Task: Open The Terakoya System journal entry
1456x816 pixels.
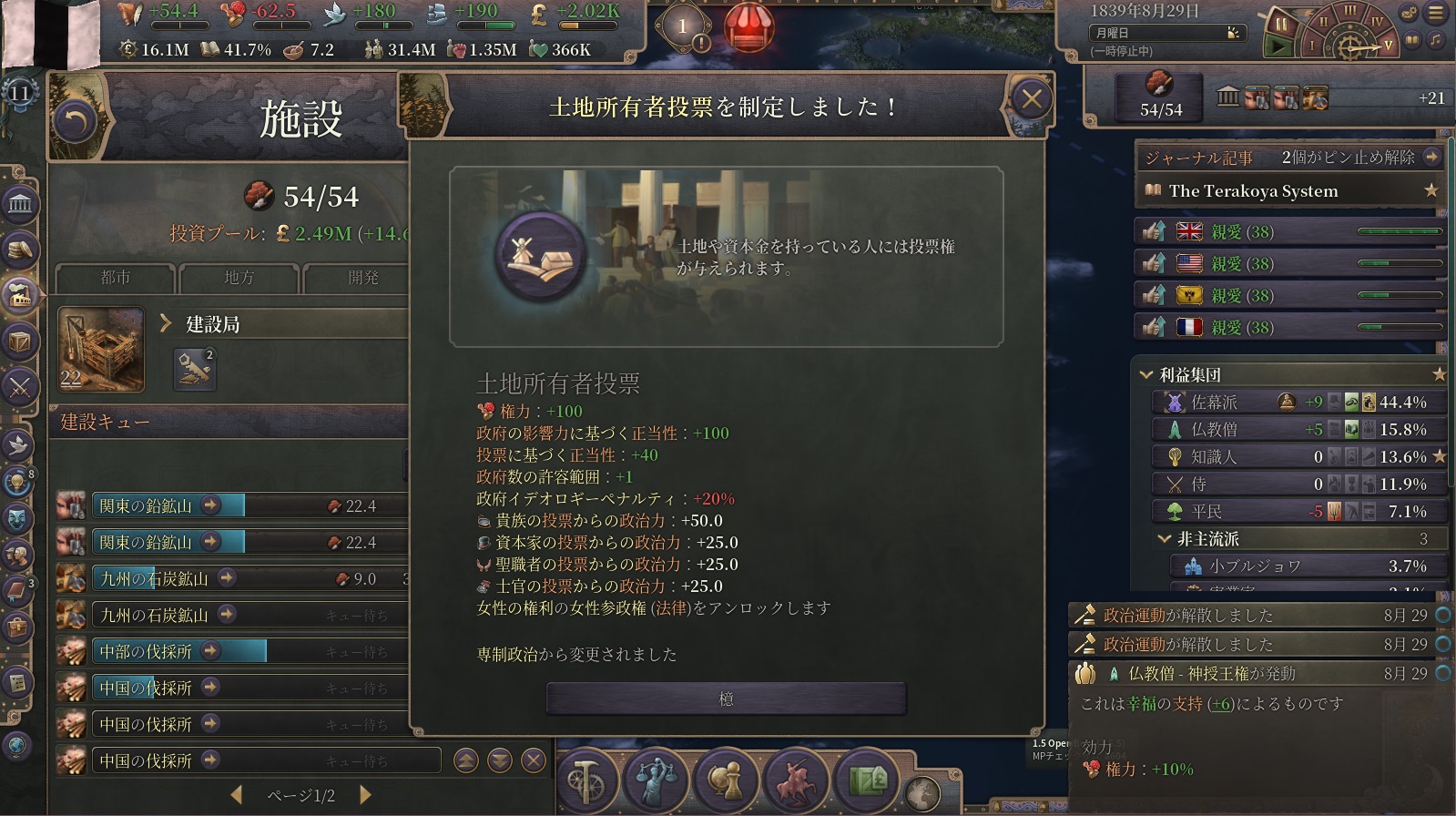Action: pyautogui.click(x=1253, y=190)
